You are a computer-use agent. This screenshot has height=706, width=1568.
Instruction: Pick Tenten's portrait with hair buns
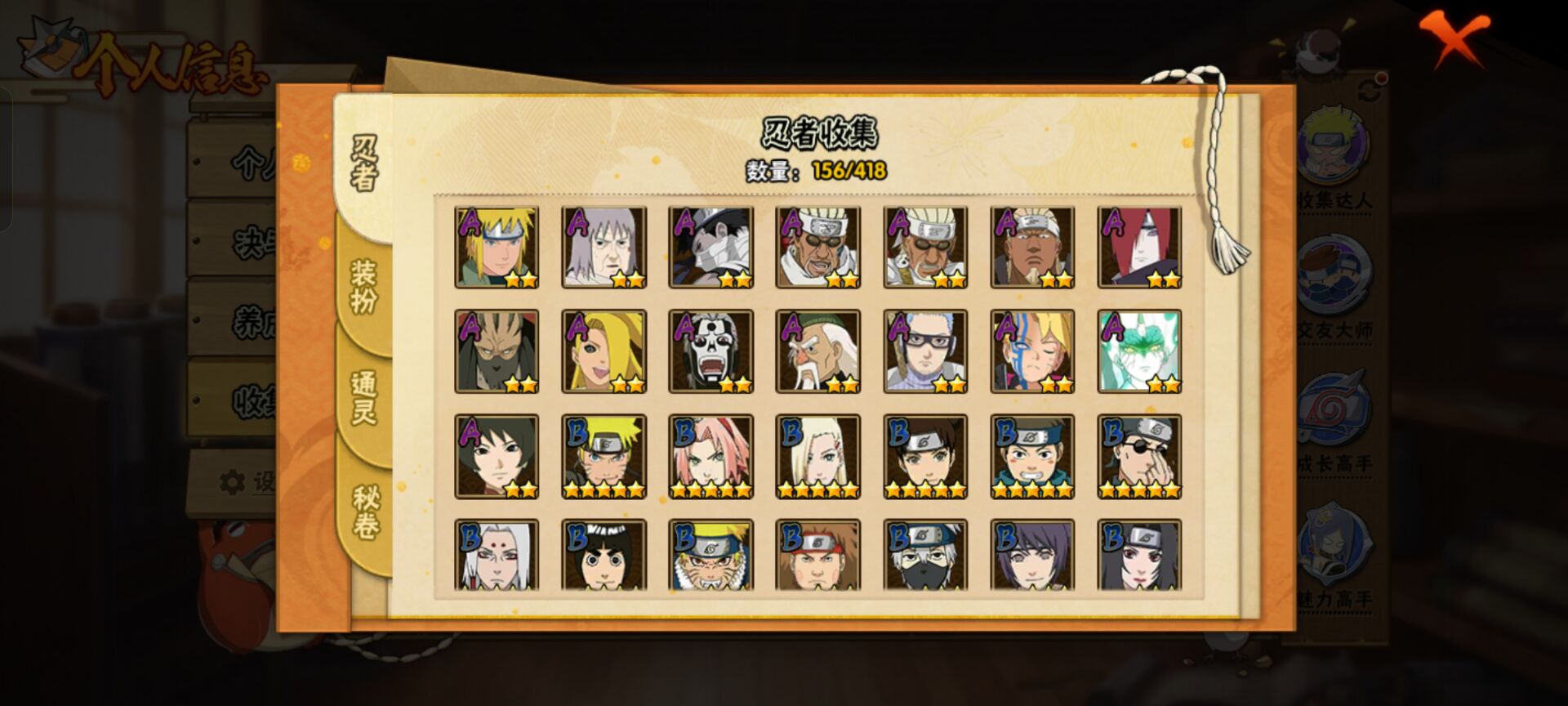coord(925,456)
